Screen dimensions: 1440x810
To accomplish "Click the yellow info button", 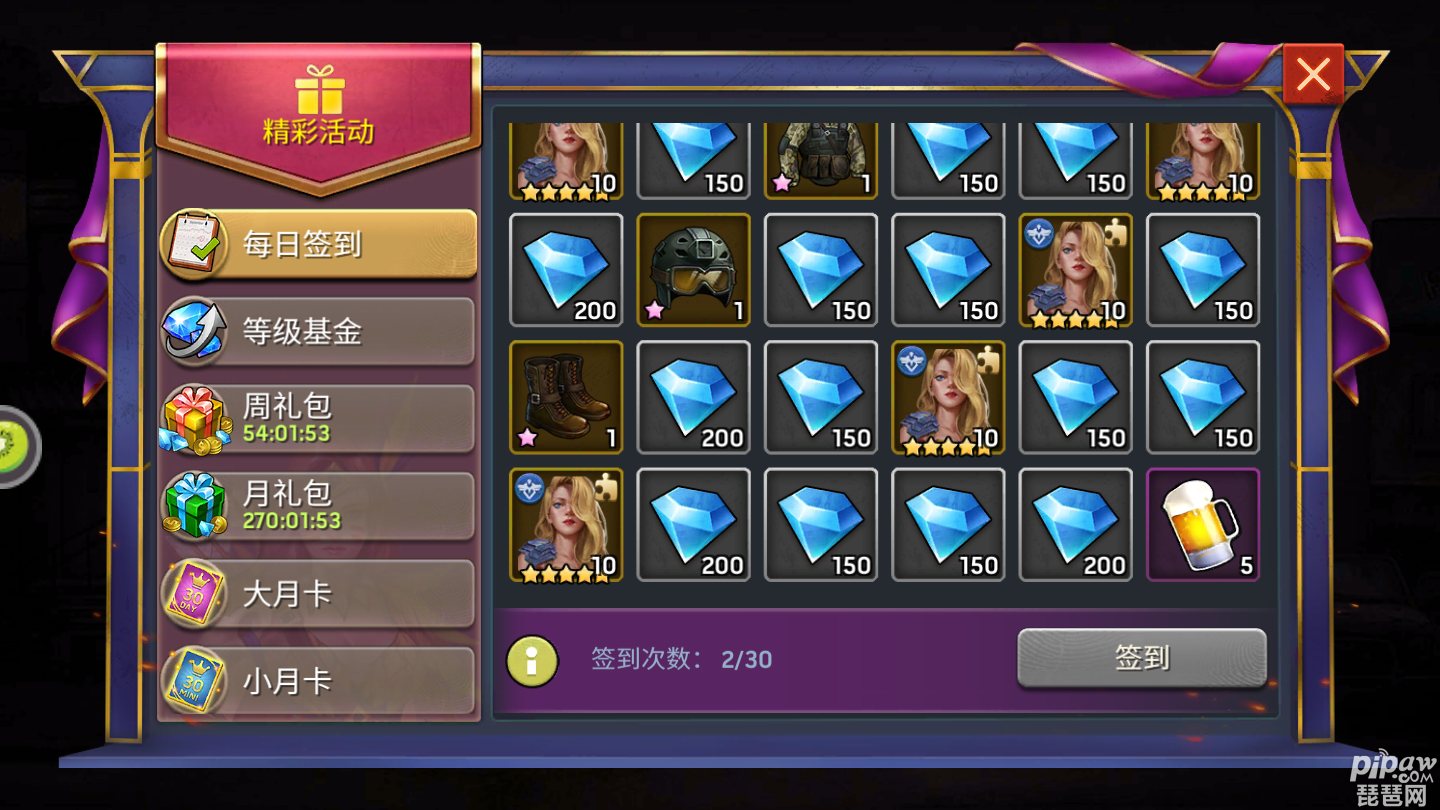I will tap(532, 660).
